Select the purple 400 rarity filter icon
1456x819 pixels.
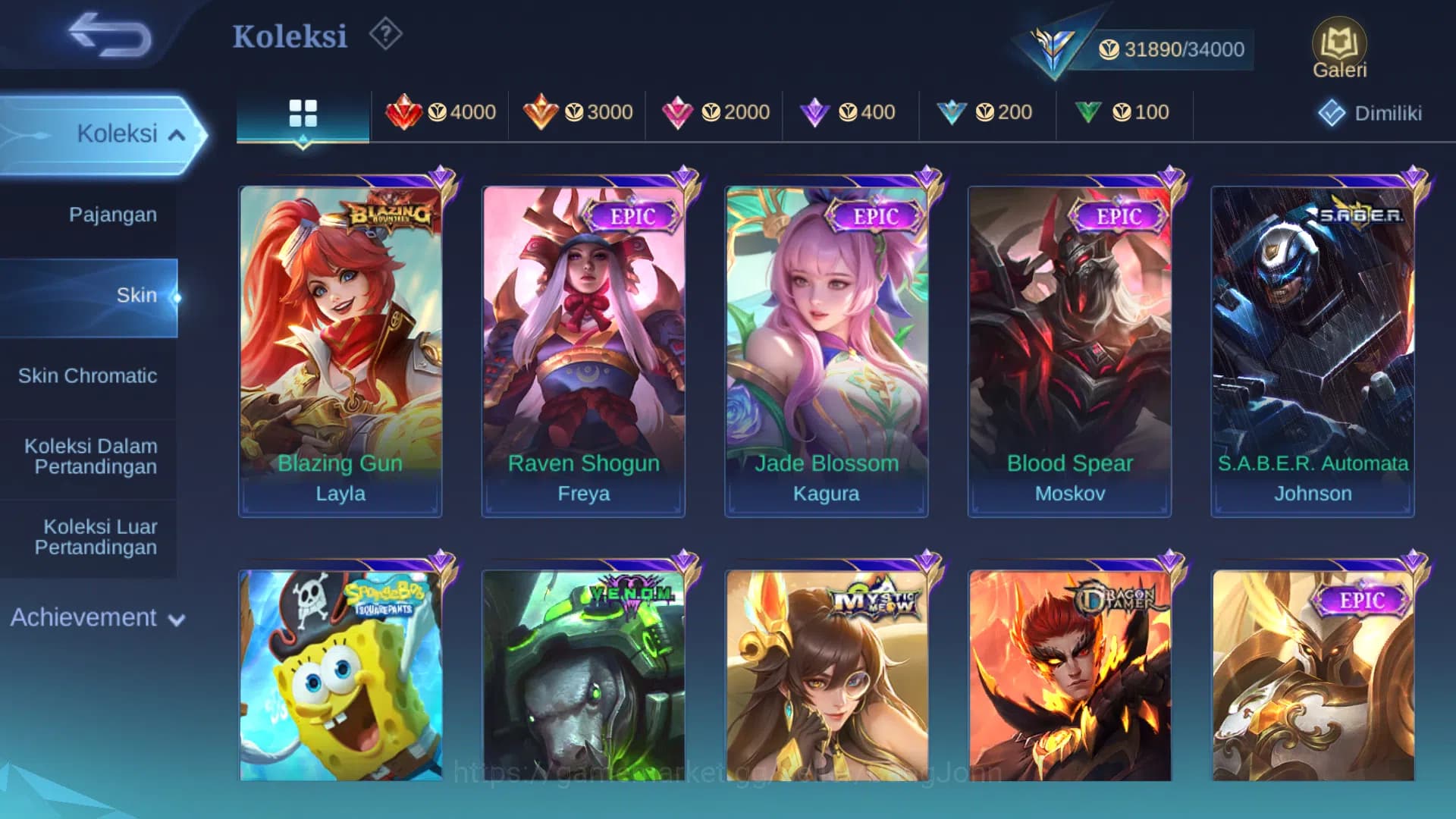[815, 112]
